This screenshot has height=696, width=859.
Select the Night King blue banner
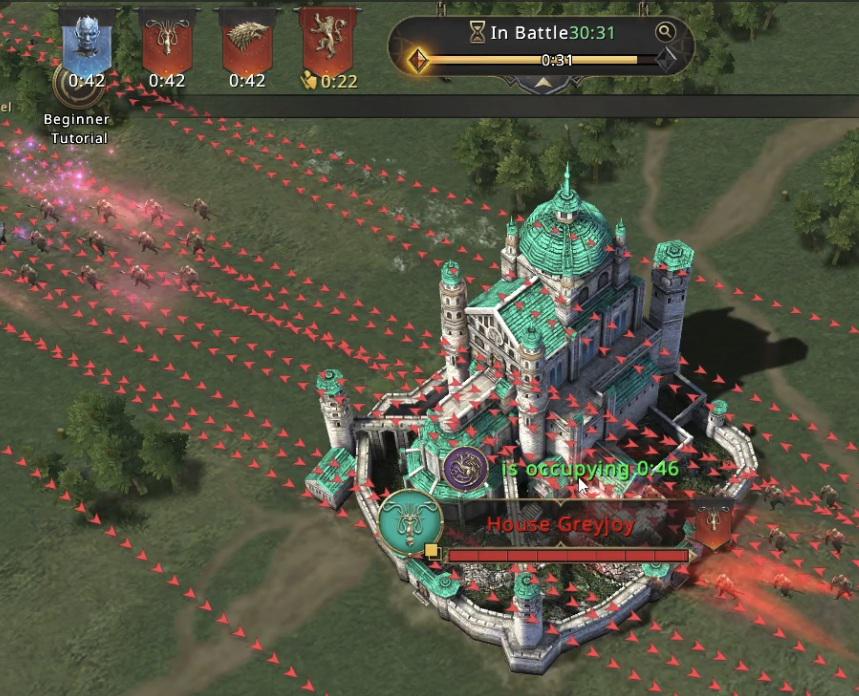(86, 42)
